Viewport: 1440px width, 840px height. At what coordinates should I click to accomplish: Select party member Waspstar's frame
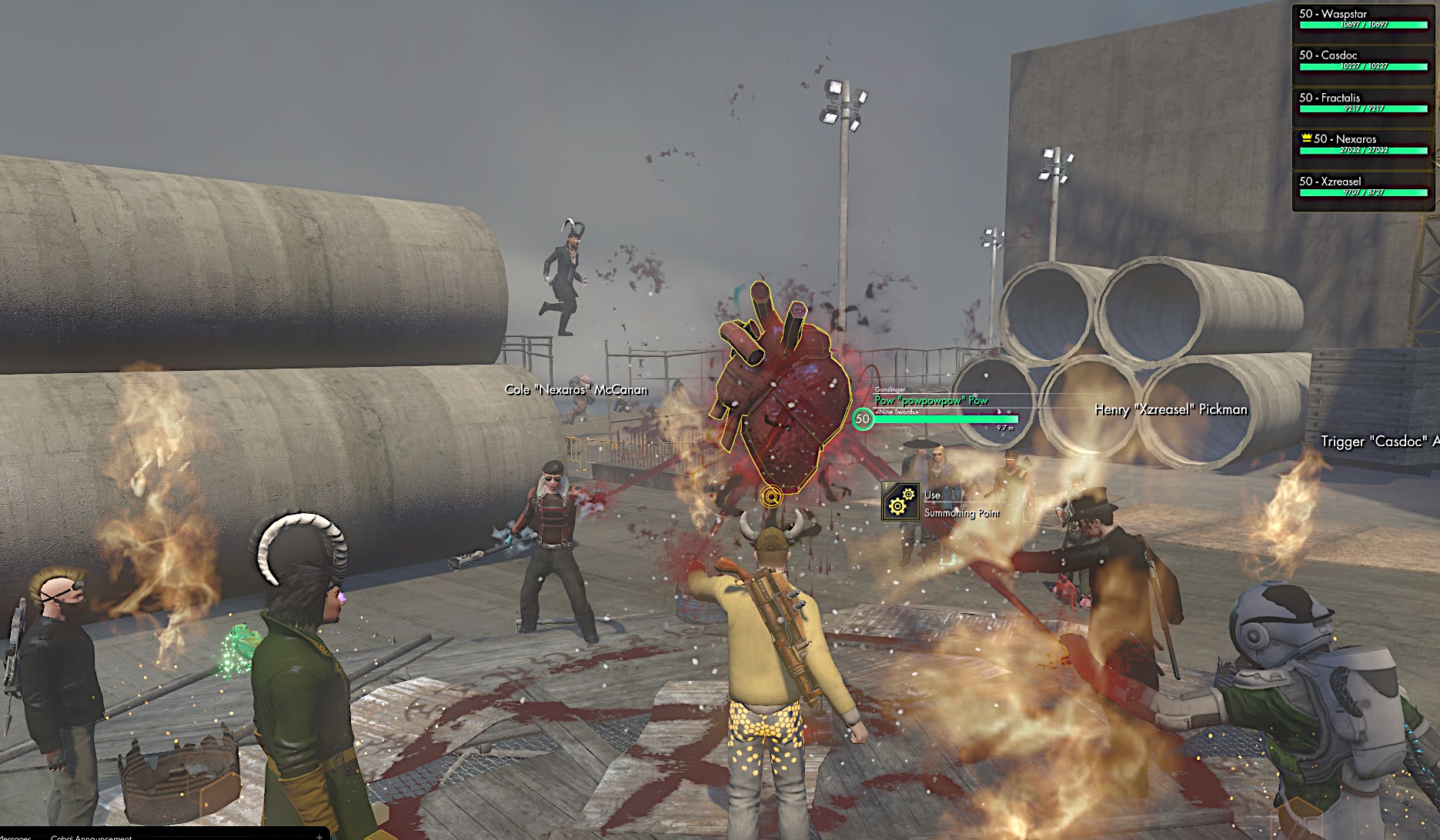tap(1363, 18)
